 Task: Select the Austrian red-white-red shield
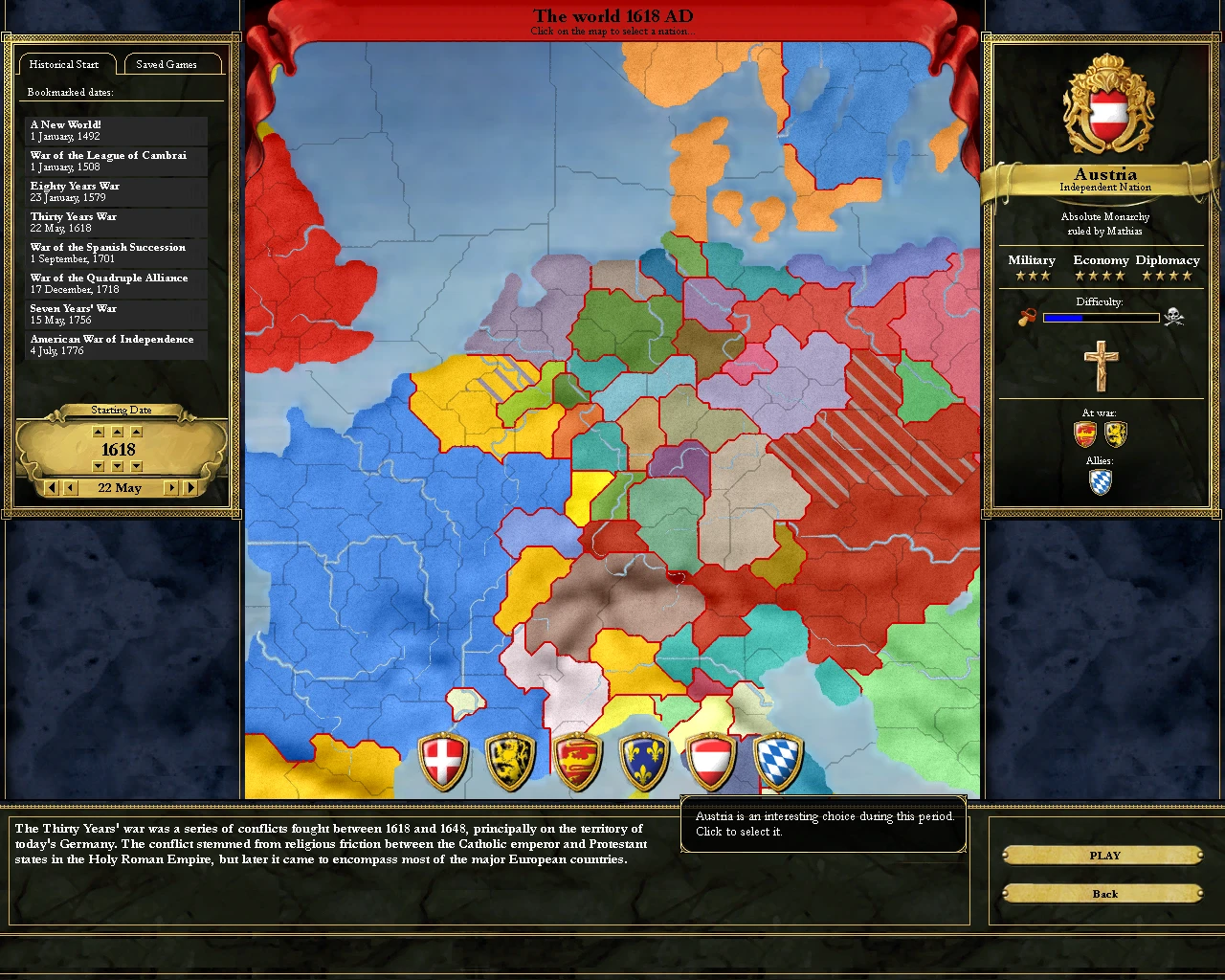[x=712, y=759]
